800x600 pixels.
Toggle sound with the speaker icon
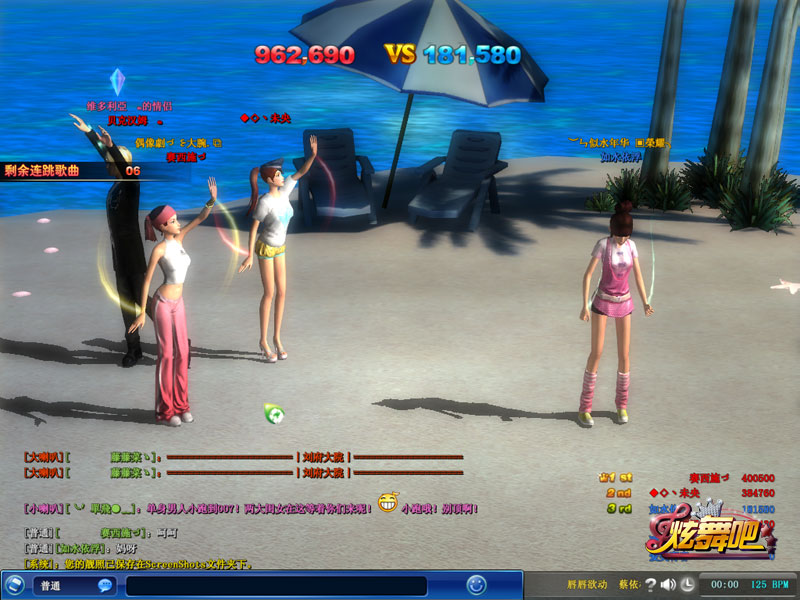[667, 584]
